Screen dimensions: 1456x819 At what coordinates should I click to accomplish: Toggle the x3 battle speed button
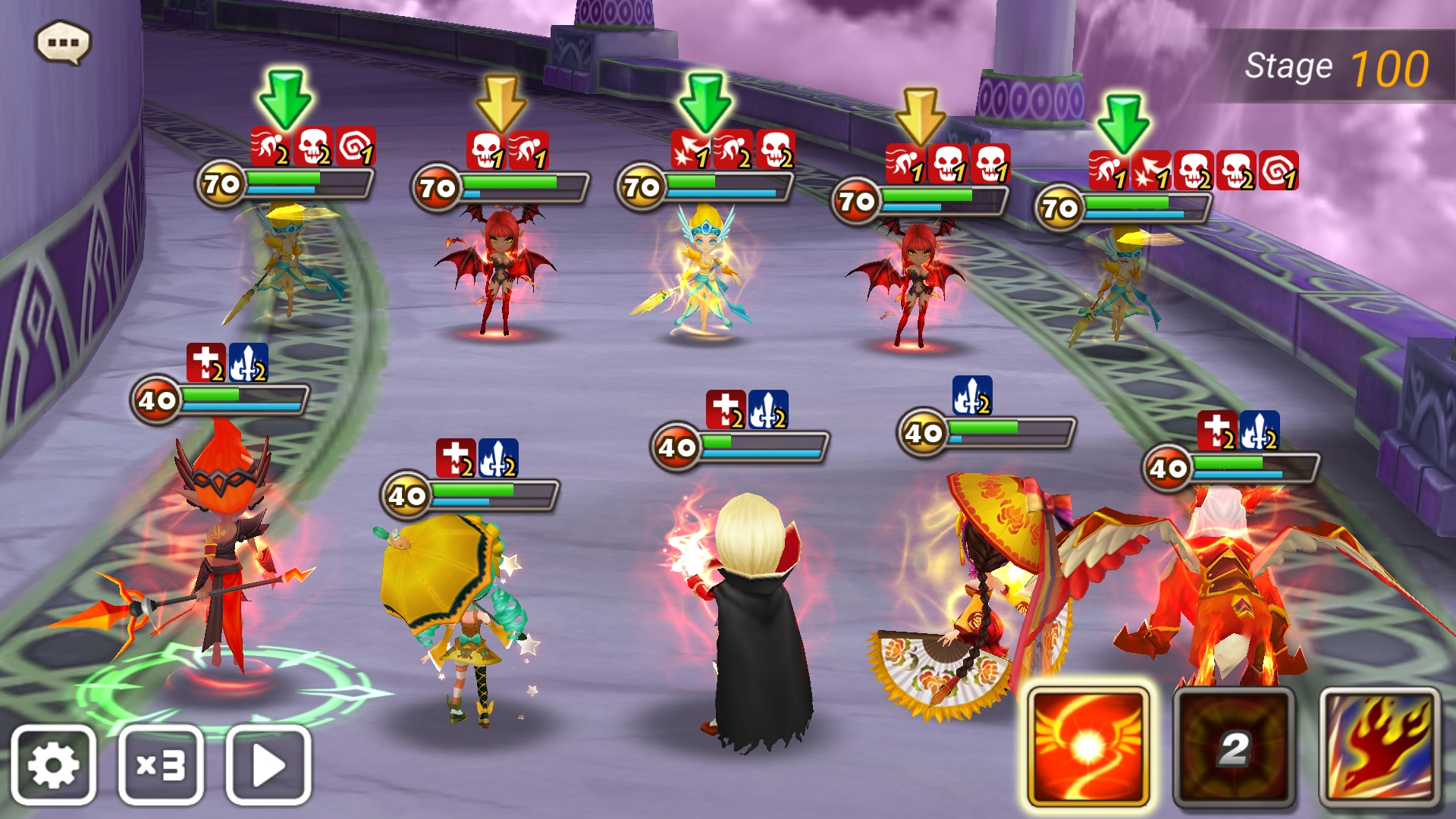click(161, 764)
